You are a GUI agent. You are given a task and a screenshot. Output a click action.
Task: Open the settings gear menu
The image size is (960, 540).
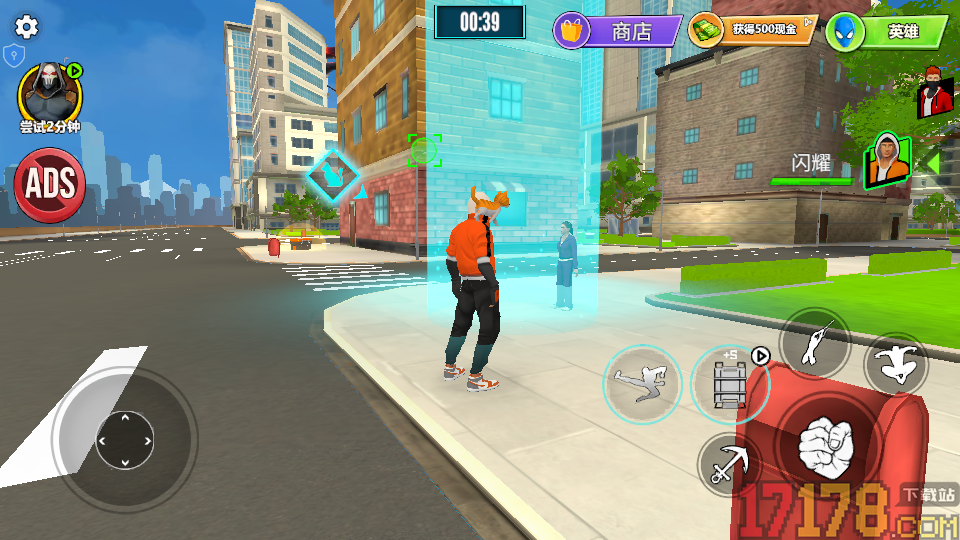26,27
